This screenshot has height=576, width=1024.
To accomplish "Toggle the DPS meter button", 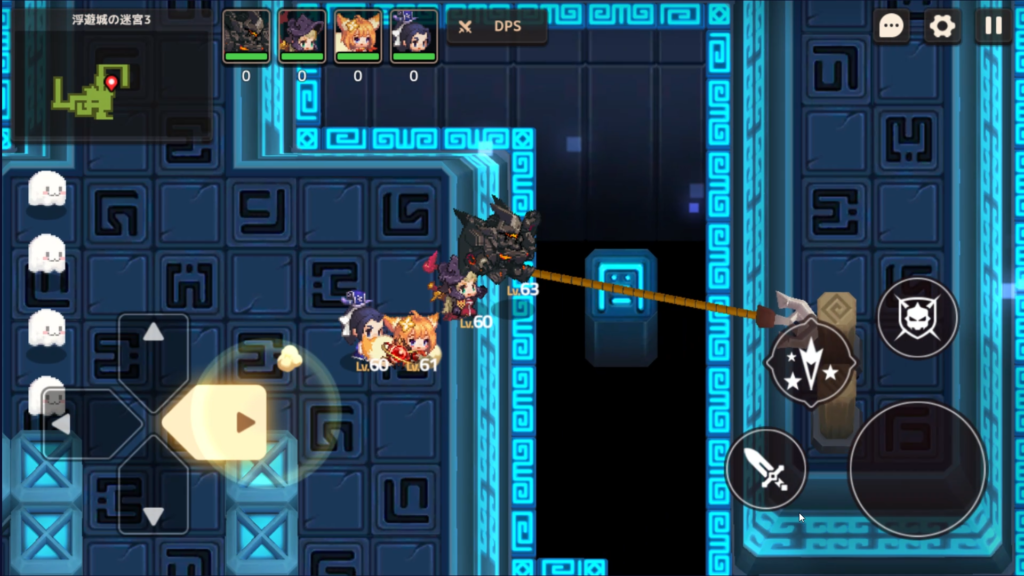I will (x=496, y=27).
